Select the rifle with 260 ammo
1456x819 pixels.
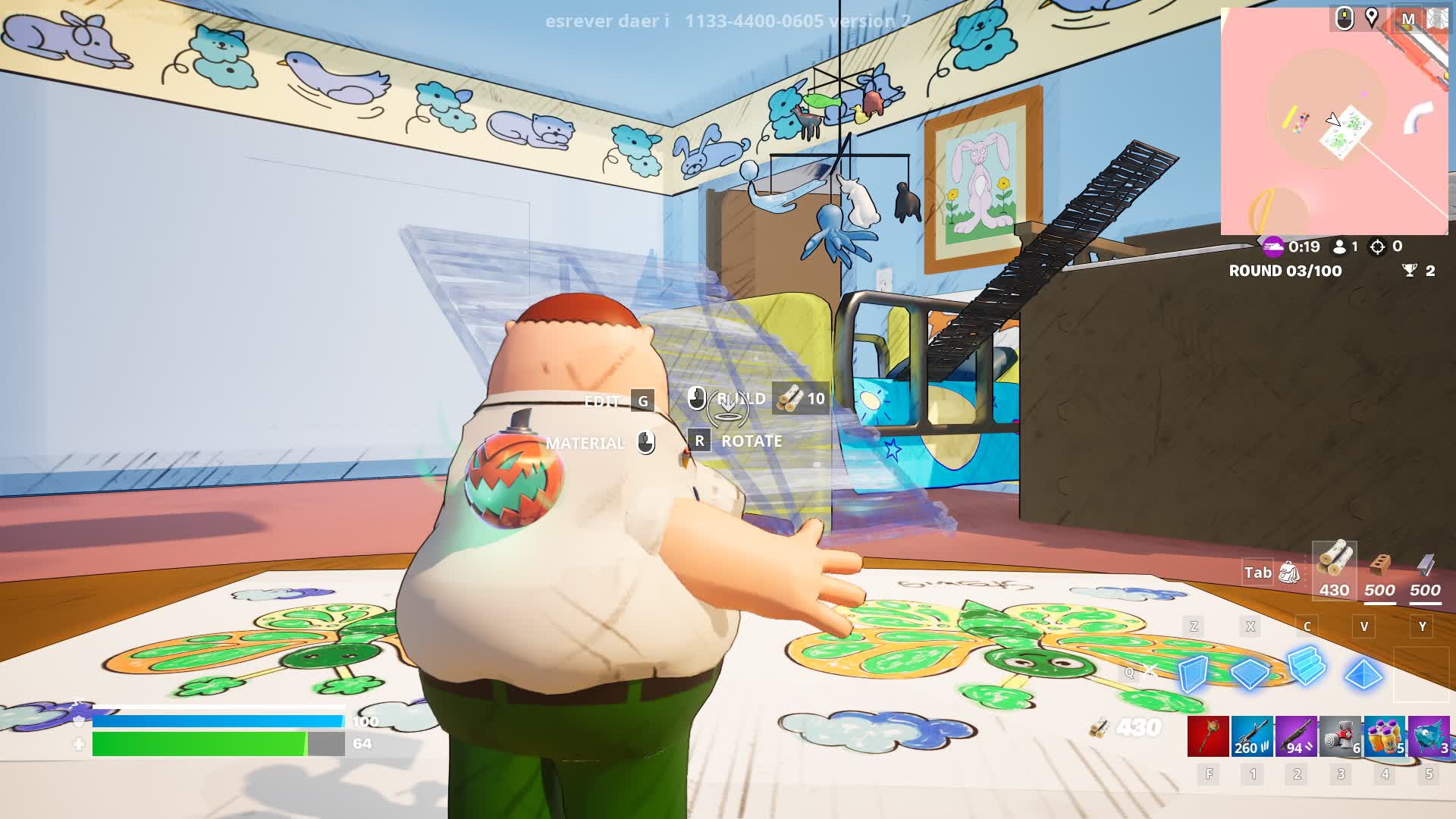click(x=1252, y=738)
